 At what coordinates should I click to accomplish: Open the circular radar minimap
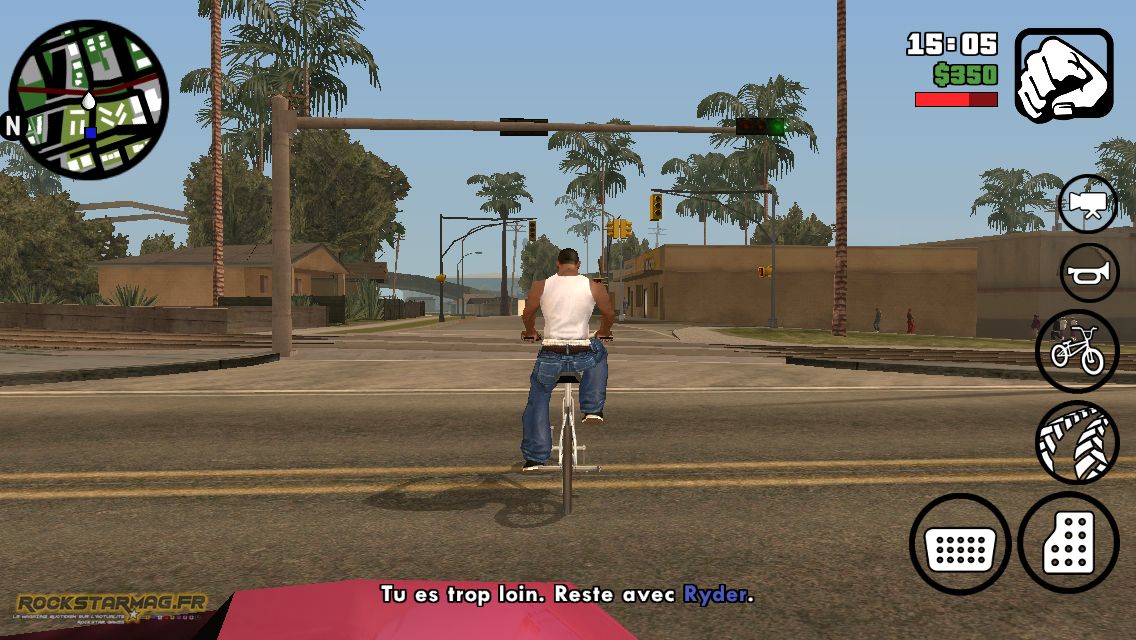click(88, 100)
